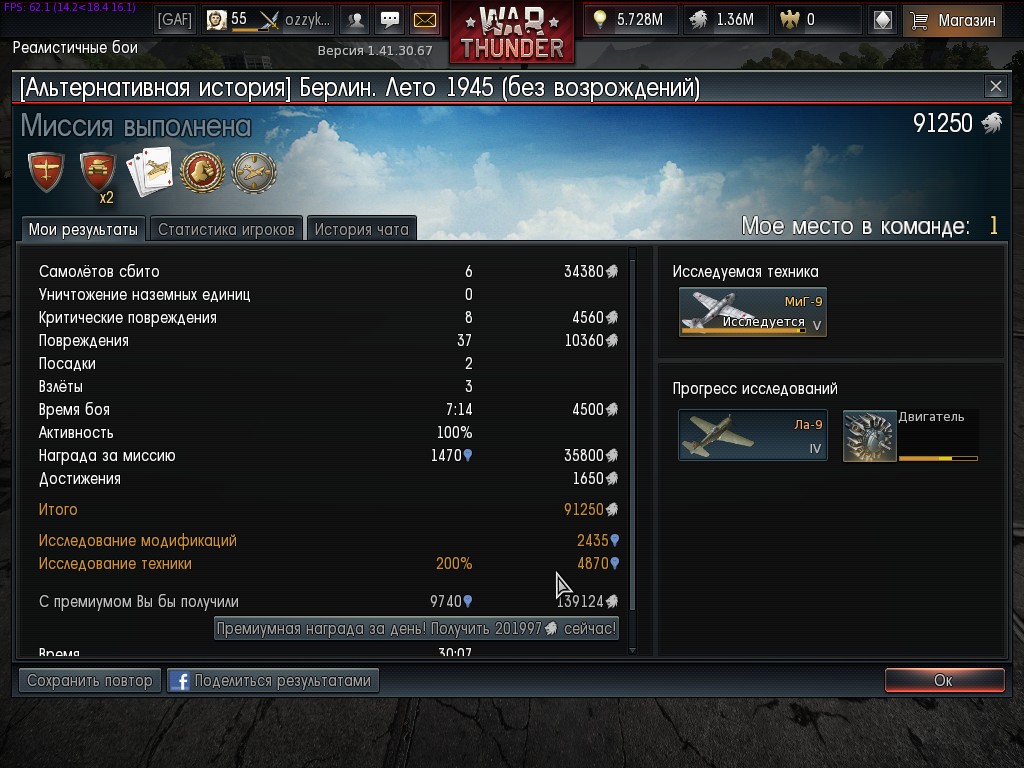Select the МиГ-9 research vehicle card

click(752, 312)
